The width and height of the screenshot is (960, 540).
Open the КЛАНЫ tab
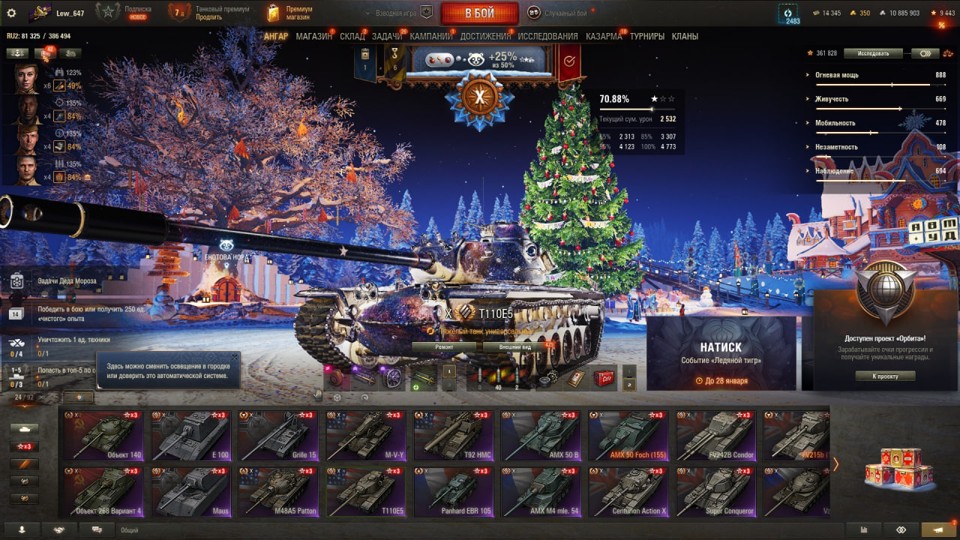tap(684, 37)
